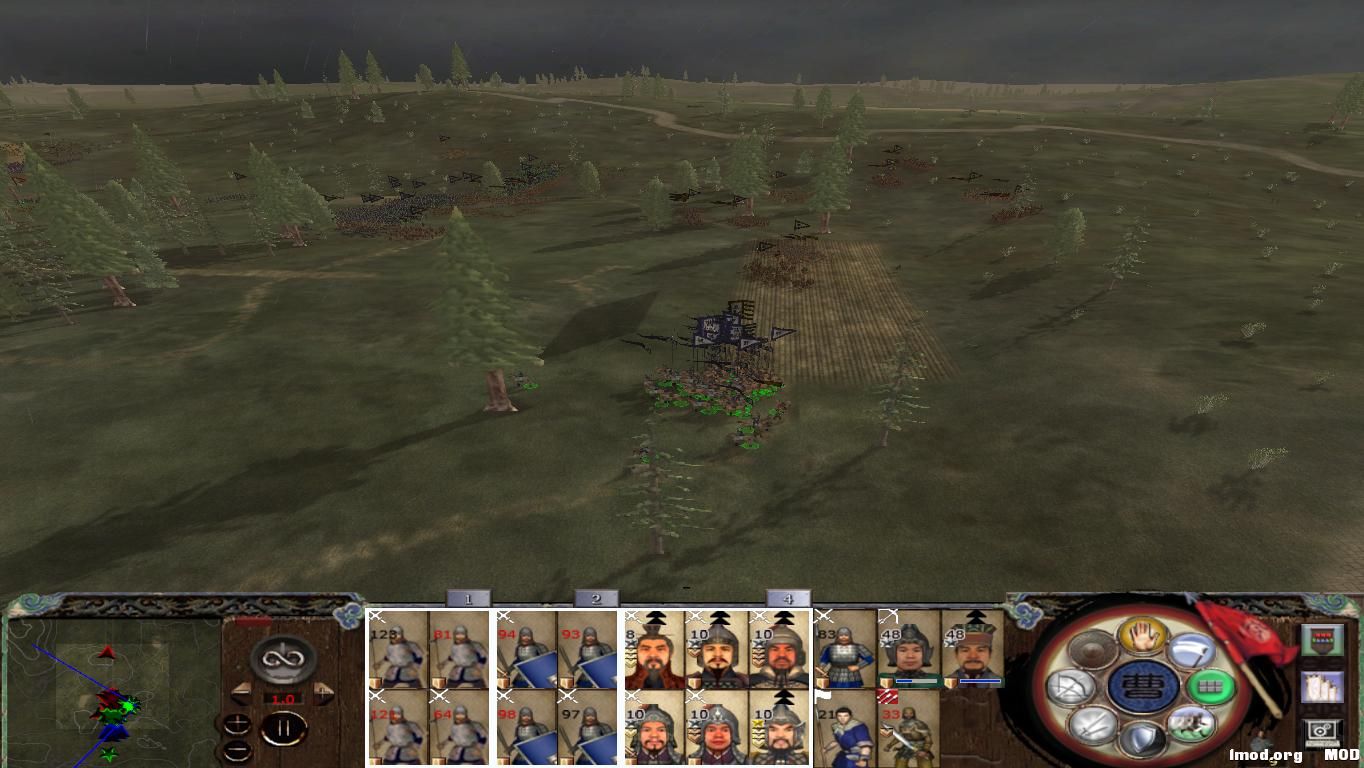Toggle the banner display button top right
This screenshot has width=1364, height=768.
pyautogui.click(x=1323, y=640)
